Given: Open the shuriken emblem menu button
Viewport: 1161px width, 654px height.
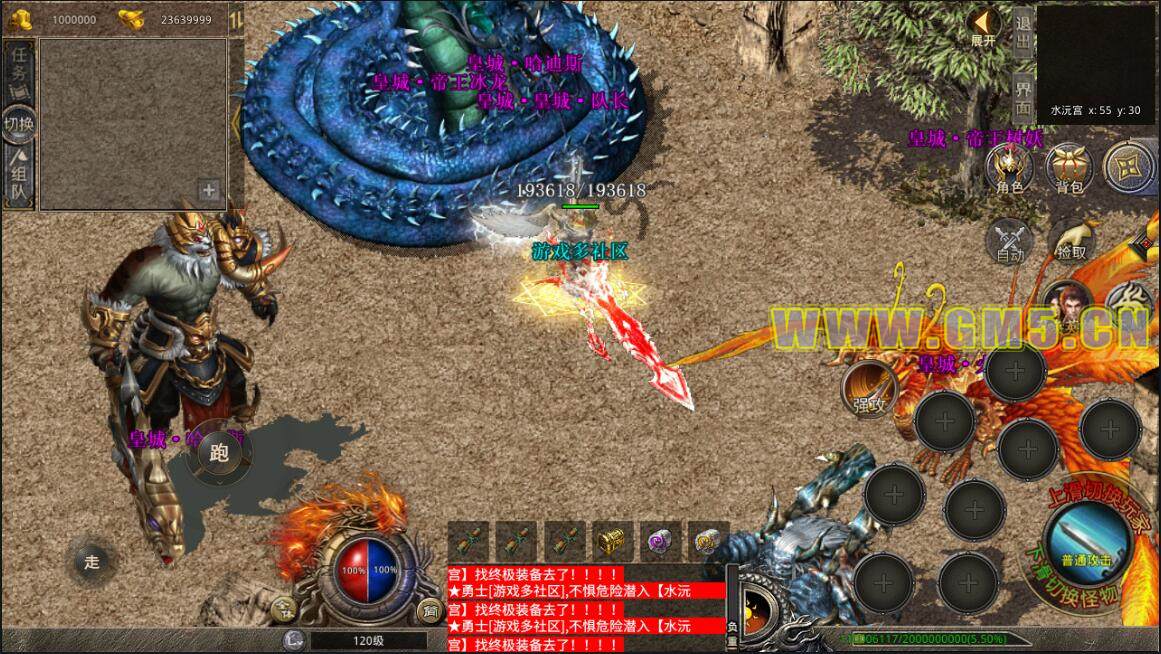Looking at the screenshot, I should (1128, 167).
